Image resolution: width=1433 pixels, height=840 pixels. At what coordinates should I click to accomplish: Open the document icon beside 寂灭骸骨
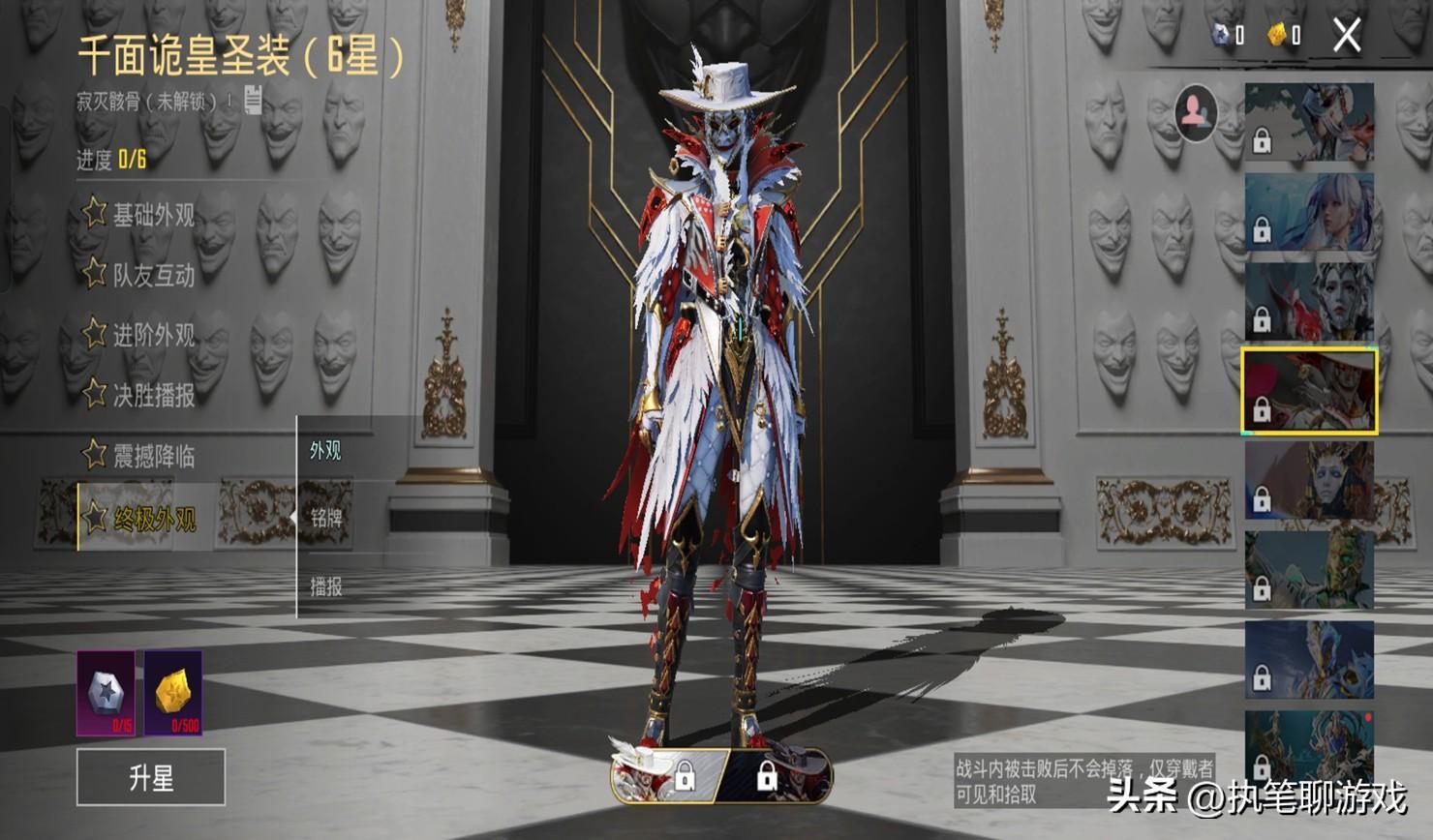pos(253,99)
